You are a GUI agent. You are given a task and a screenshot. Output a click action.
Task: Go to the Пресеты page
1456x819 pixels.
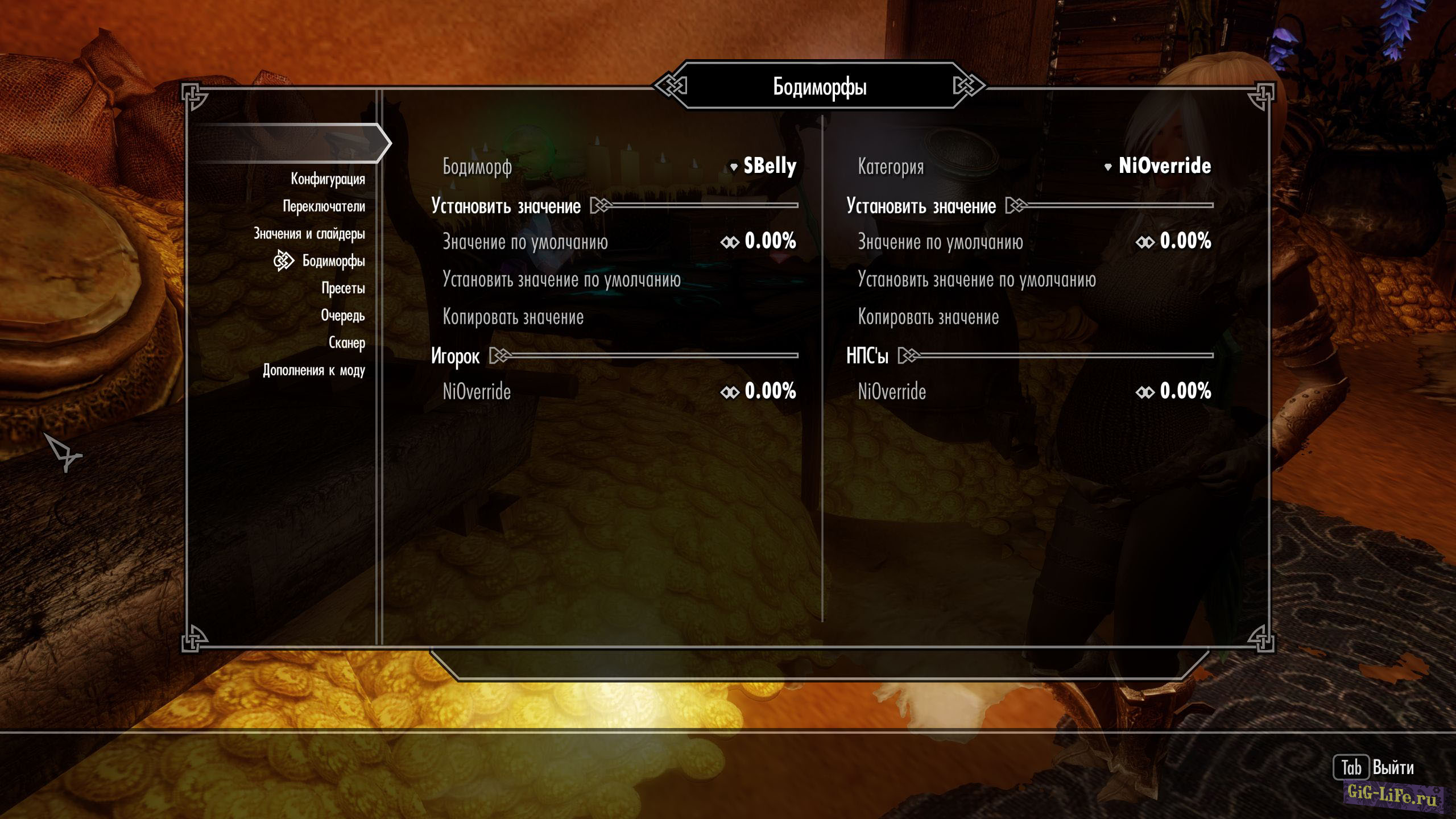343,288
